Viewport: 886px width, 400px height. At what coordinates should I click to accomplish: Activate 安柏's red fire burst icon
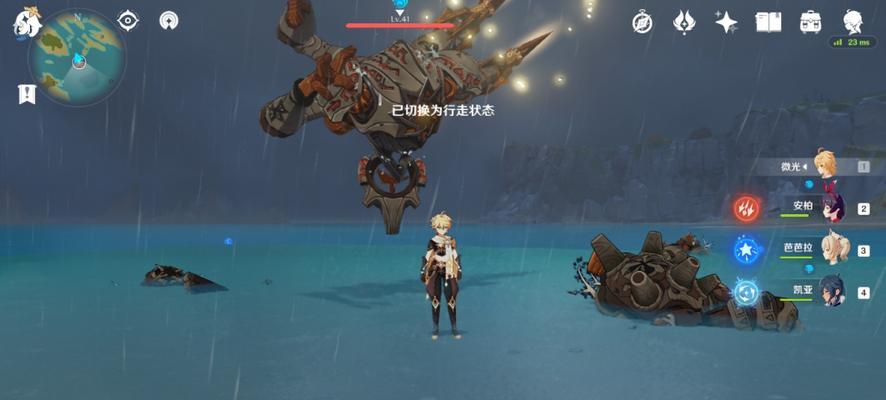click(x=747, y=208)
